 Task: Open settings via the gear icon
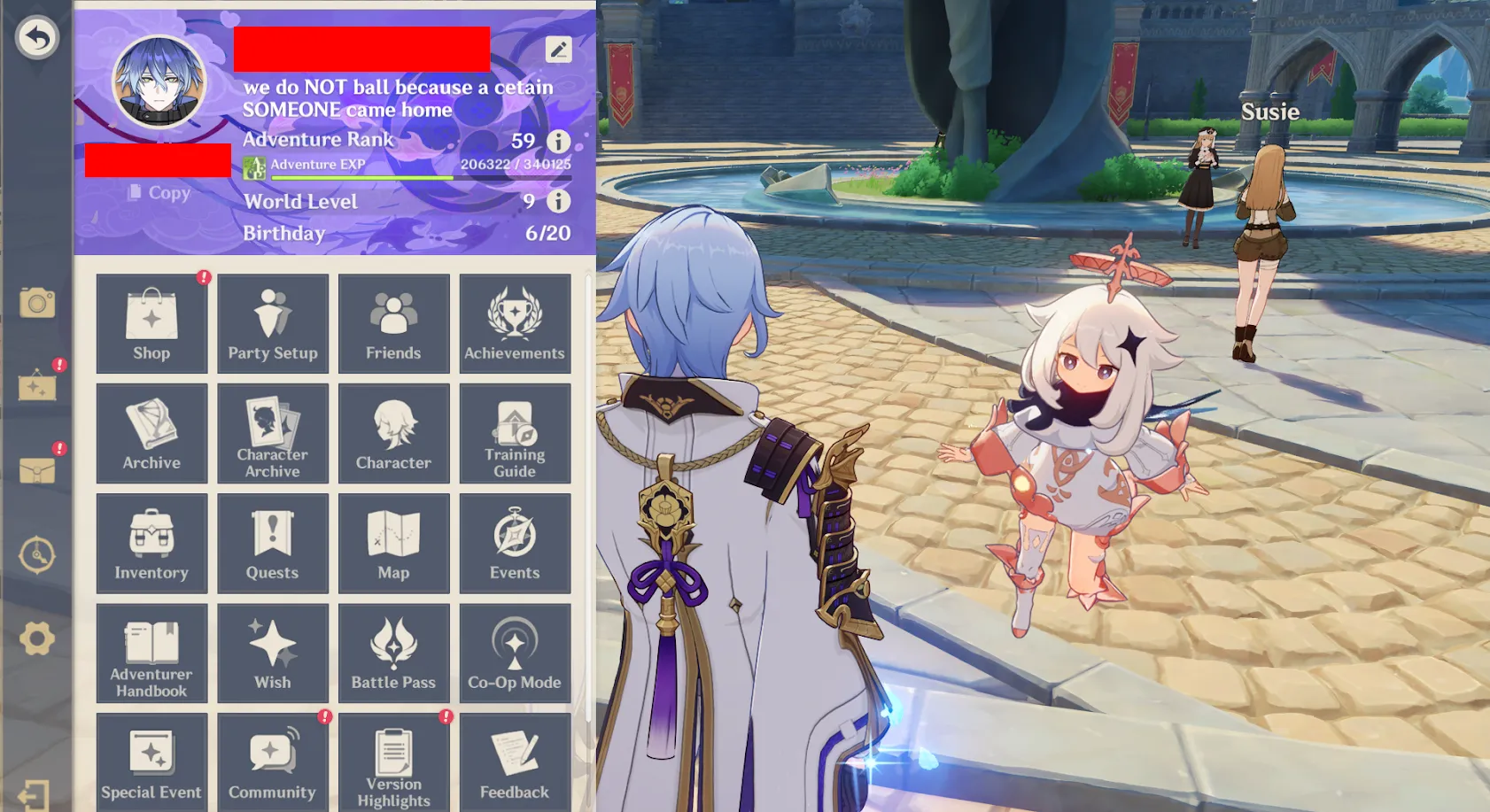pos(37,638)
